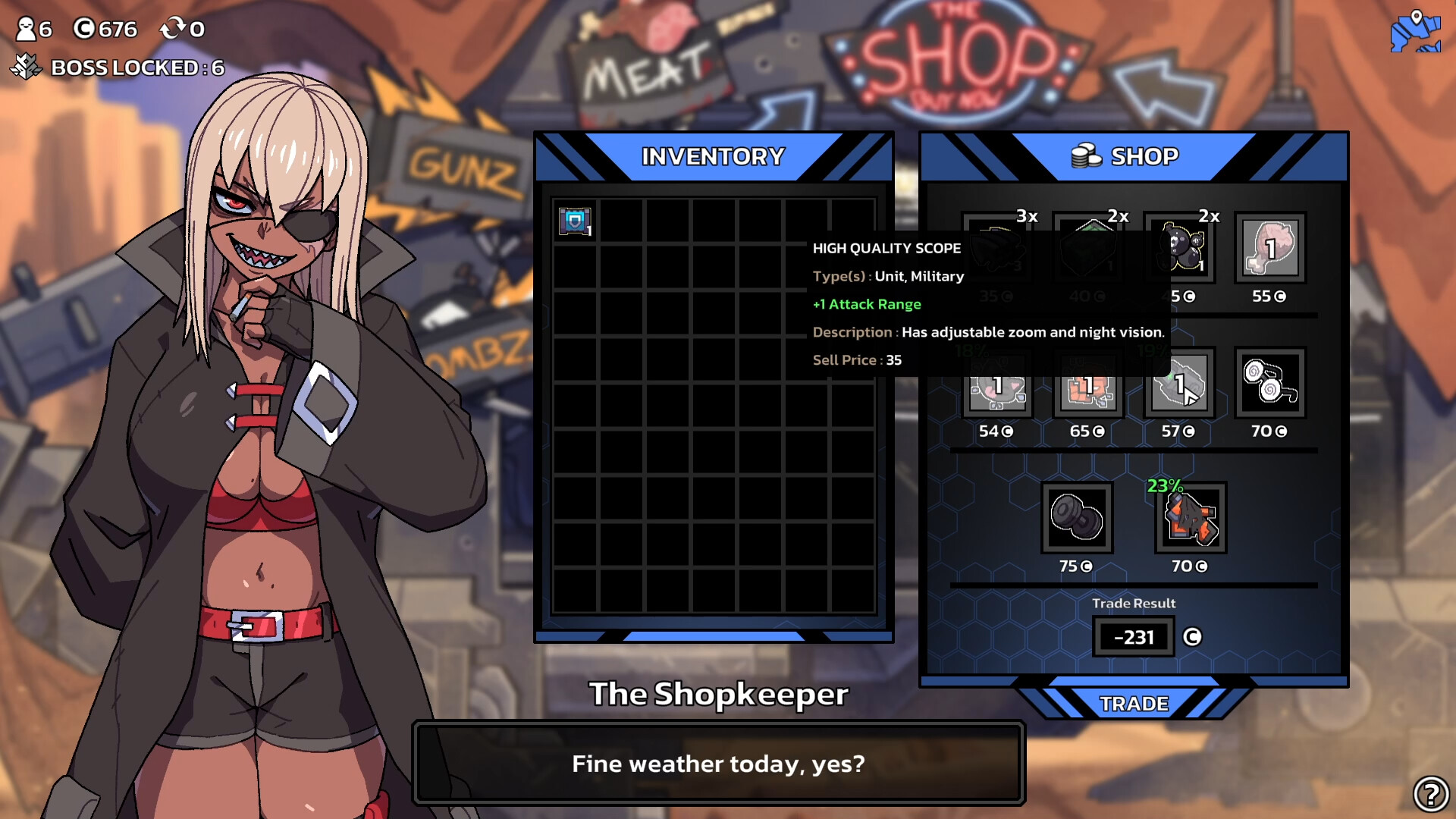The width and height of the screenshot is (1456, 819).
Task: Open the help question mark at bottom right
Action: click(x=1432, y=793)
